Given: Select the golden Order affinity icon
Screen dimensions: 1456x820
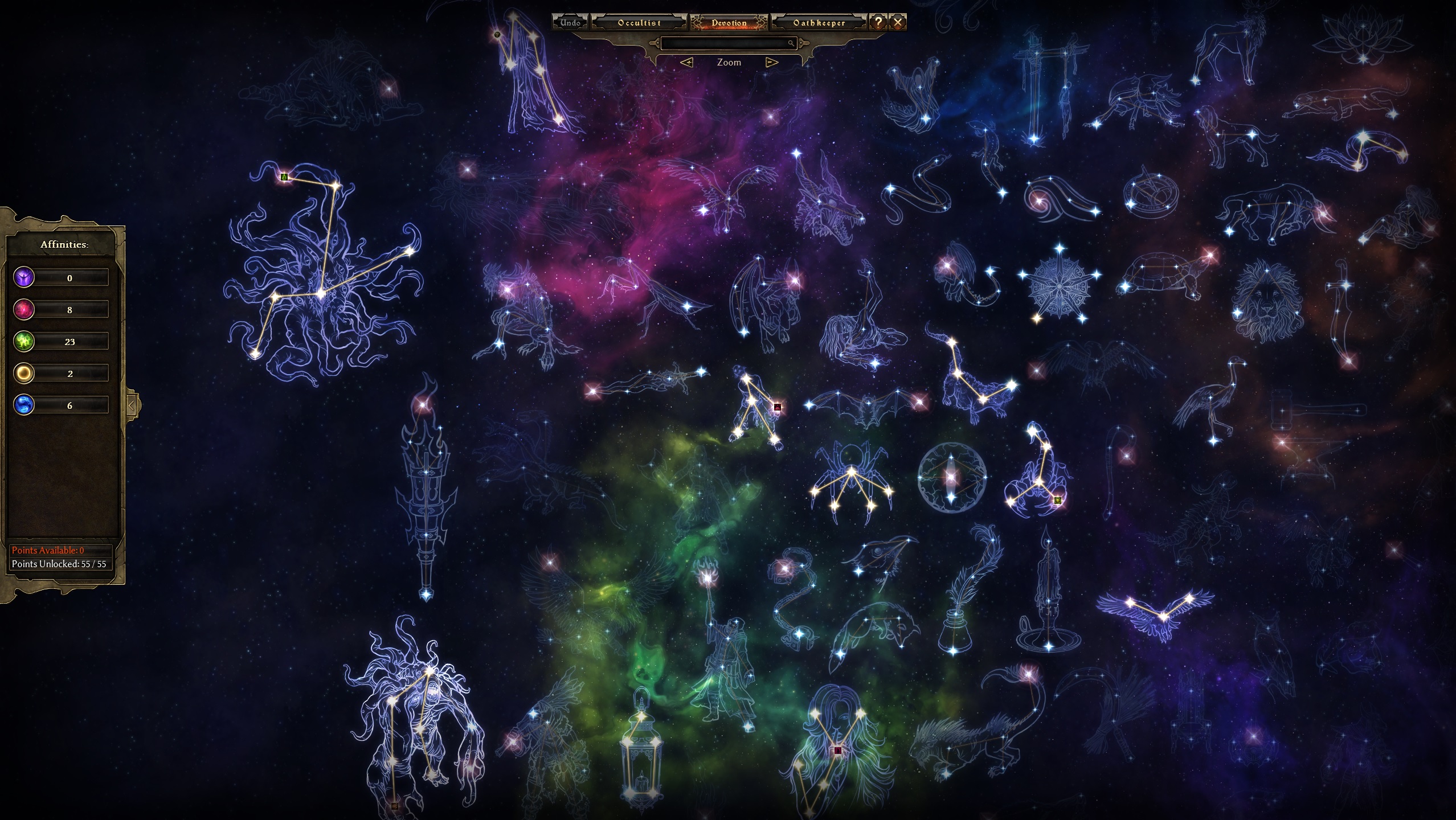Looking at the screenshot, I should (x=23, y=374).
